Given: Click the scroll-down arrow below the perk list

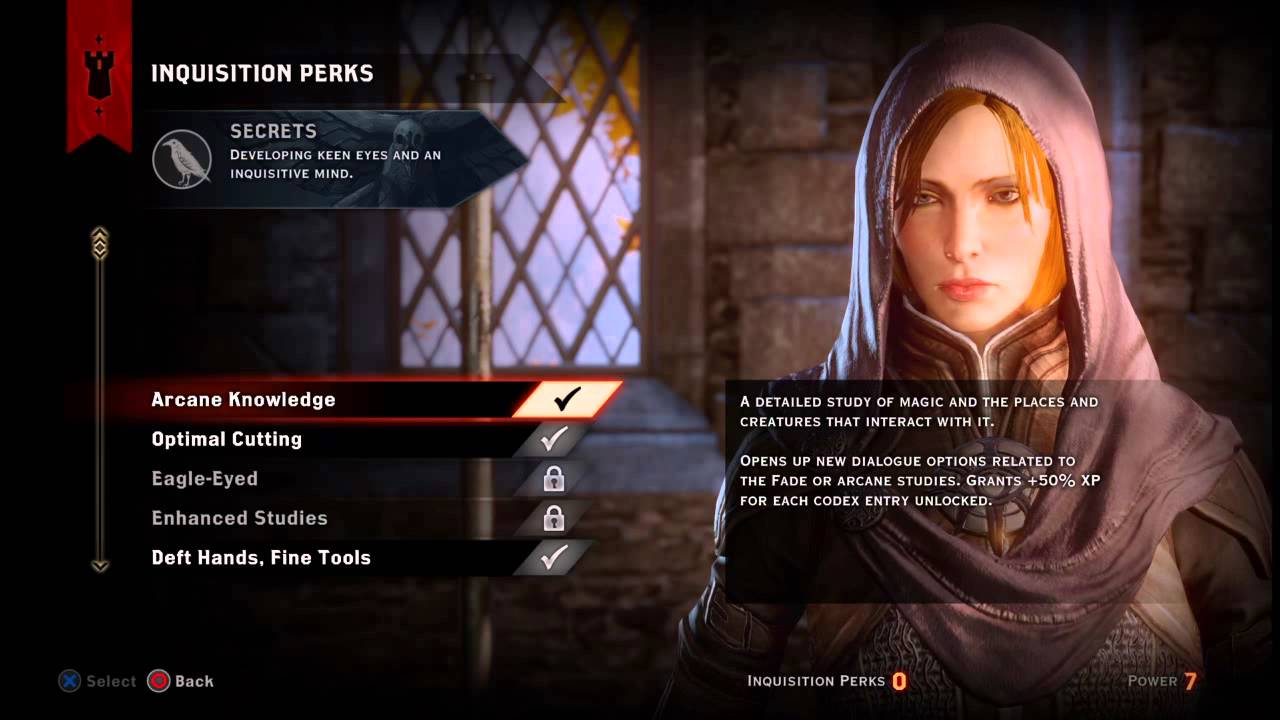Looking at the screenshot, I should point(100,566).
